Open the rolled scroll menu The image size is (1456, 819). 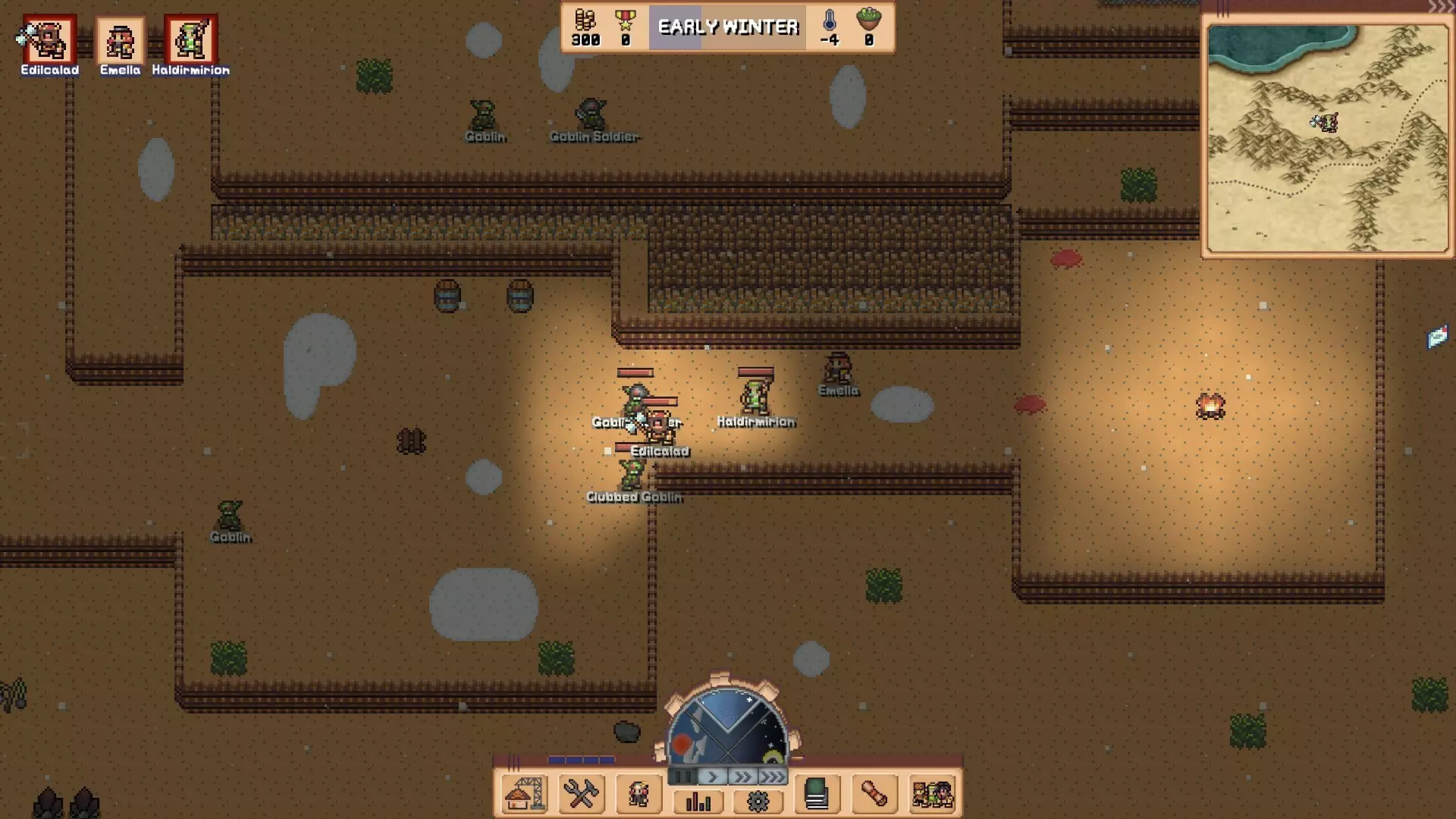click(x=874, y=794)
